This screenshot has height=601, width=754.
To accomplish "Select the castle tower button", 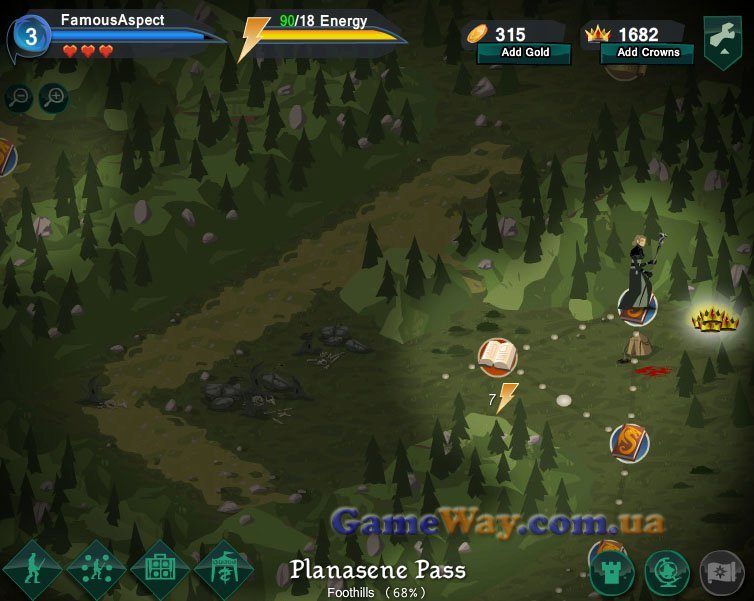I will [x=612, y=572].
